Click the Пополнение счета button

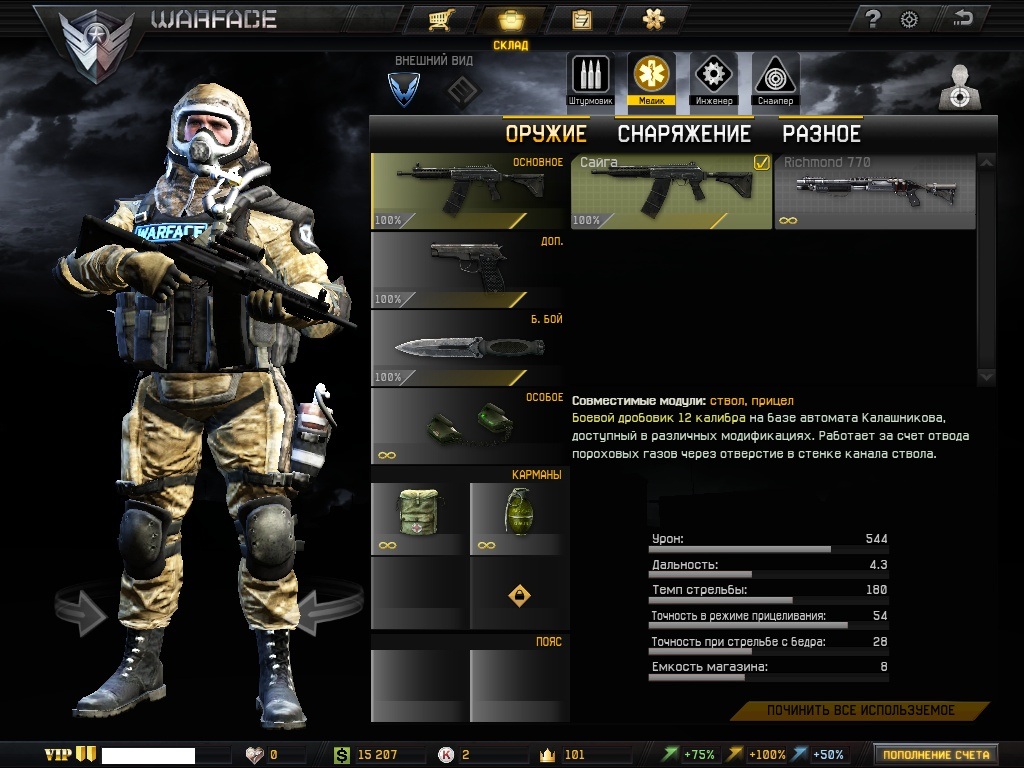(x=936, y=755)
